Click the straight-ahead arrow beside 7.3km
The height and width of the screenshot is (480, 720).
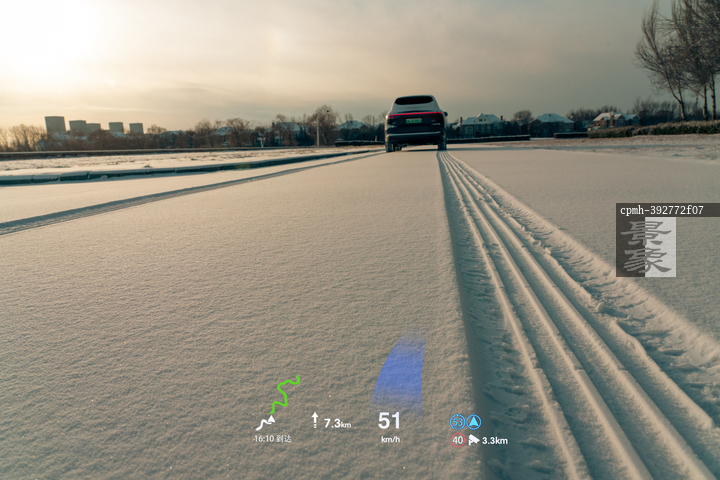point(315,421)
